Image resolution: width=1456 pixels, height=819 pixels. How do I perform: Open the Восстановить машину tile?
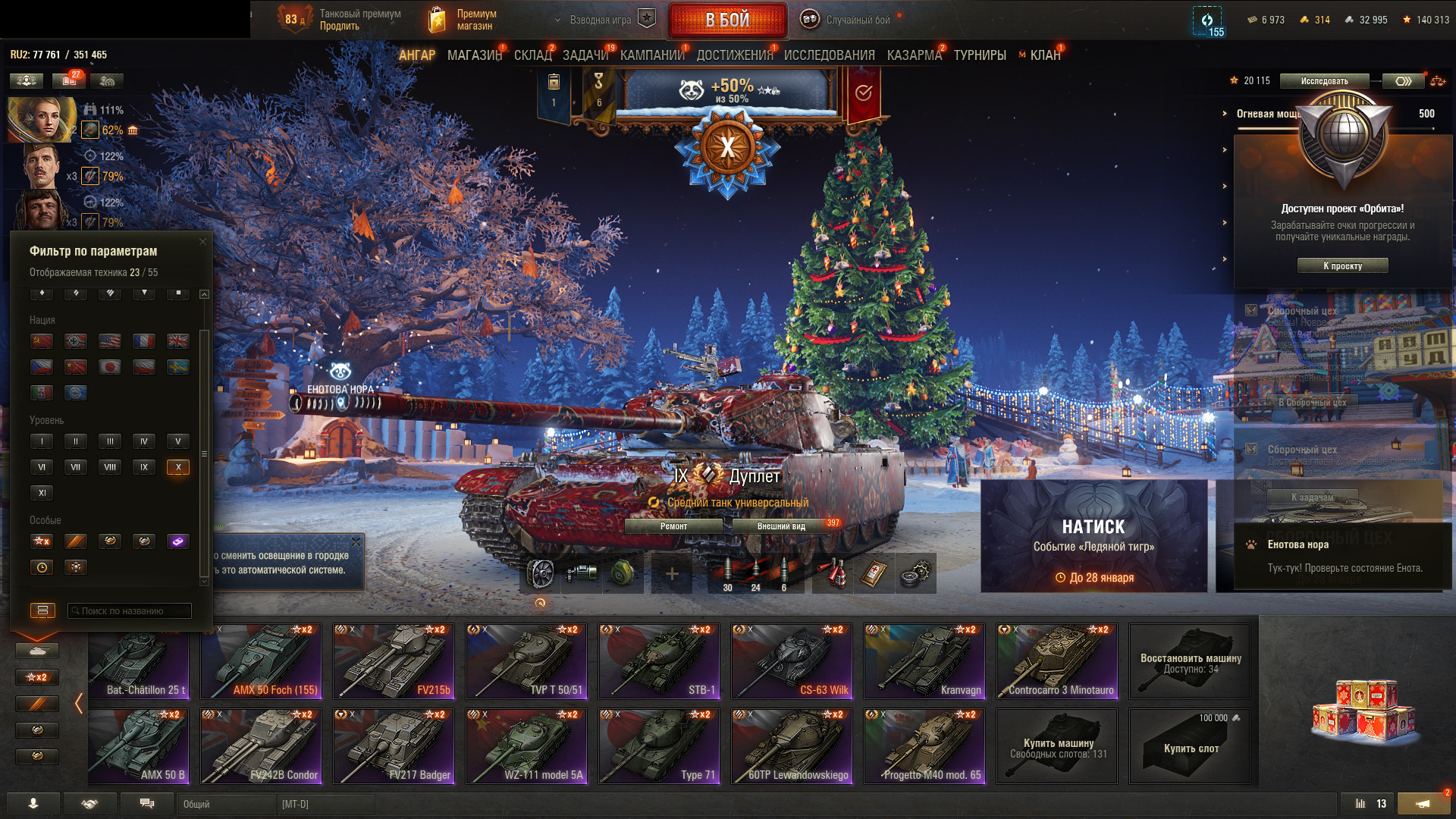[1190, 661]
